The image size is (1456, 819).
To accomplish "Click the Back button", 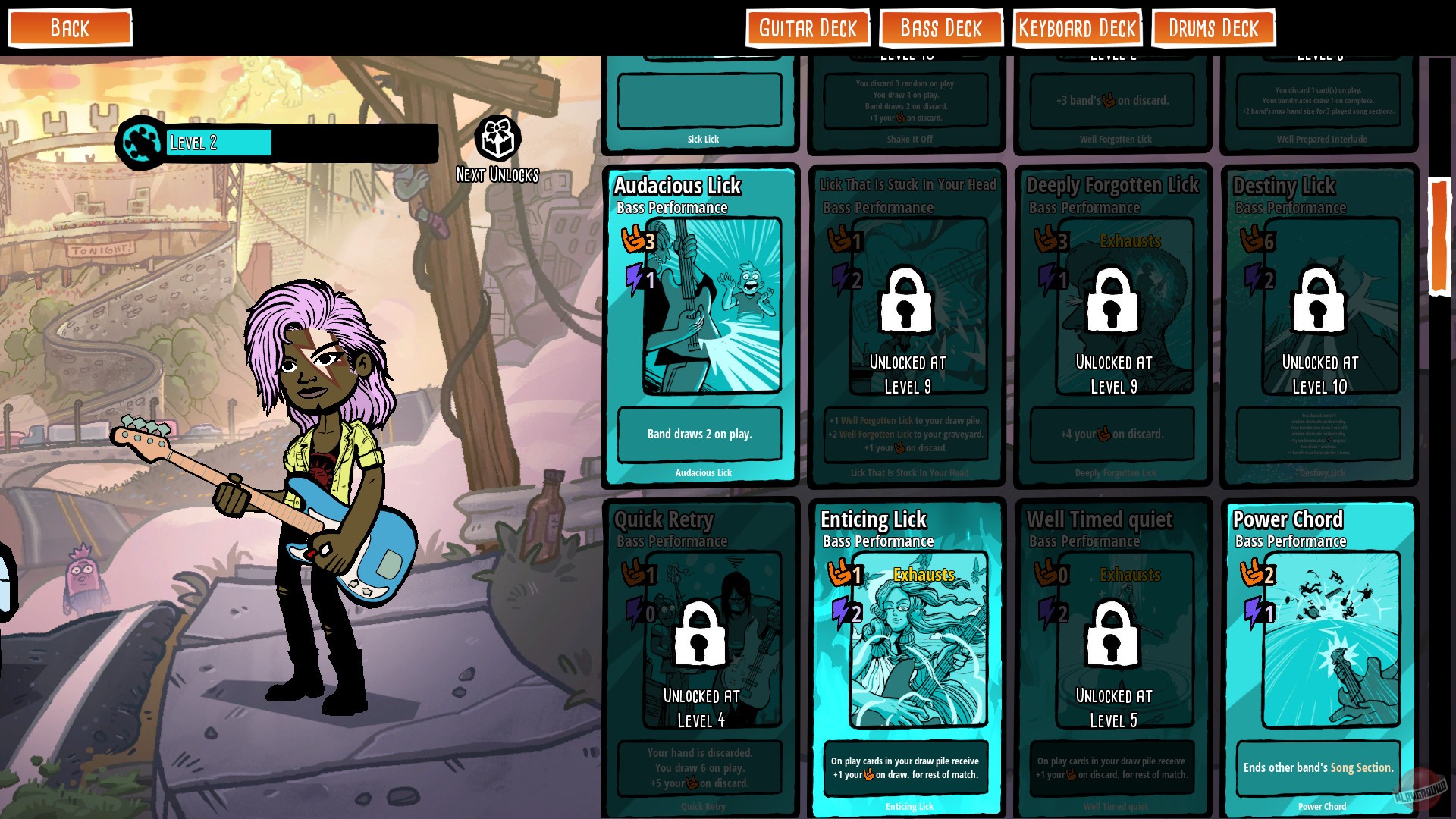I will click(x=69, y=28).
